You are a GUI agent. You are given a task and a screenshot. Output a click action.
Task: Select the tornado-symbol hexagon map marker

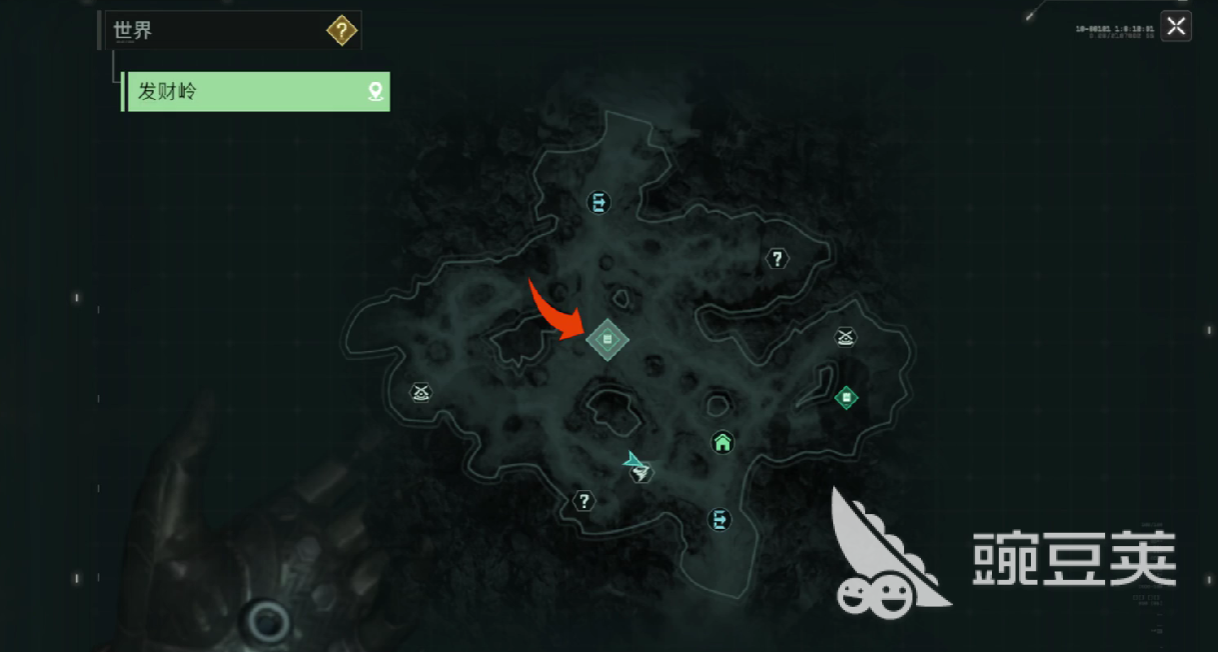[x=641, y=473]
